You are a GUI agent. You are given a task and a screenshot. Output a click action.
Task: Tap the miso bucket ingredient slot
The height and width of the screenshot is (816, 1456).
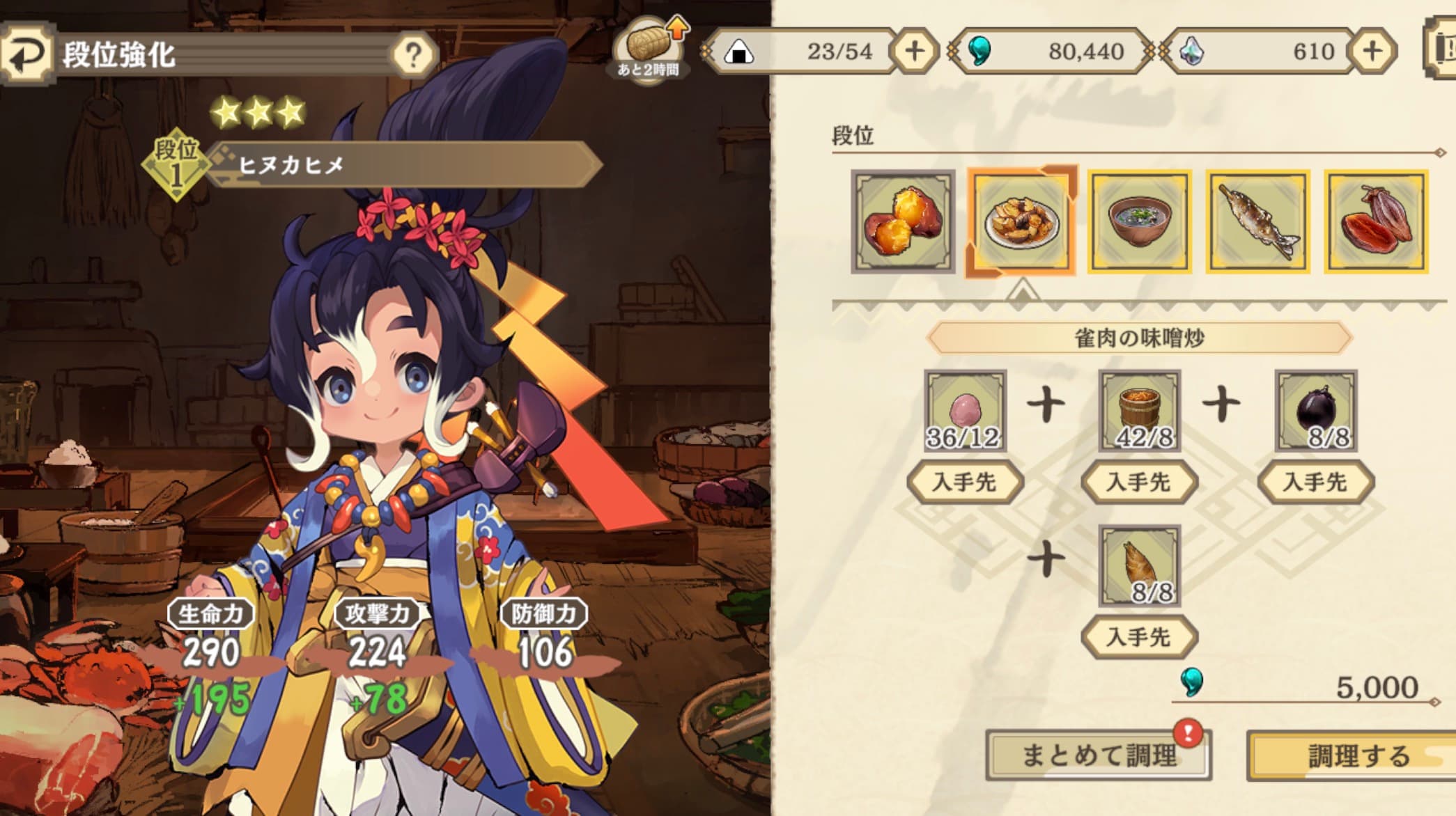(x=1140, y=411)
